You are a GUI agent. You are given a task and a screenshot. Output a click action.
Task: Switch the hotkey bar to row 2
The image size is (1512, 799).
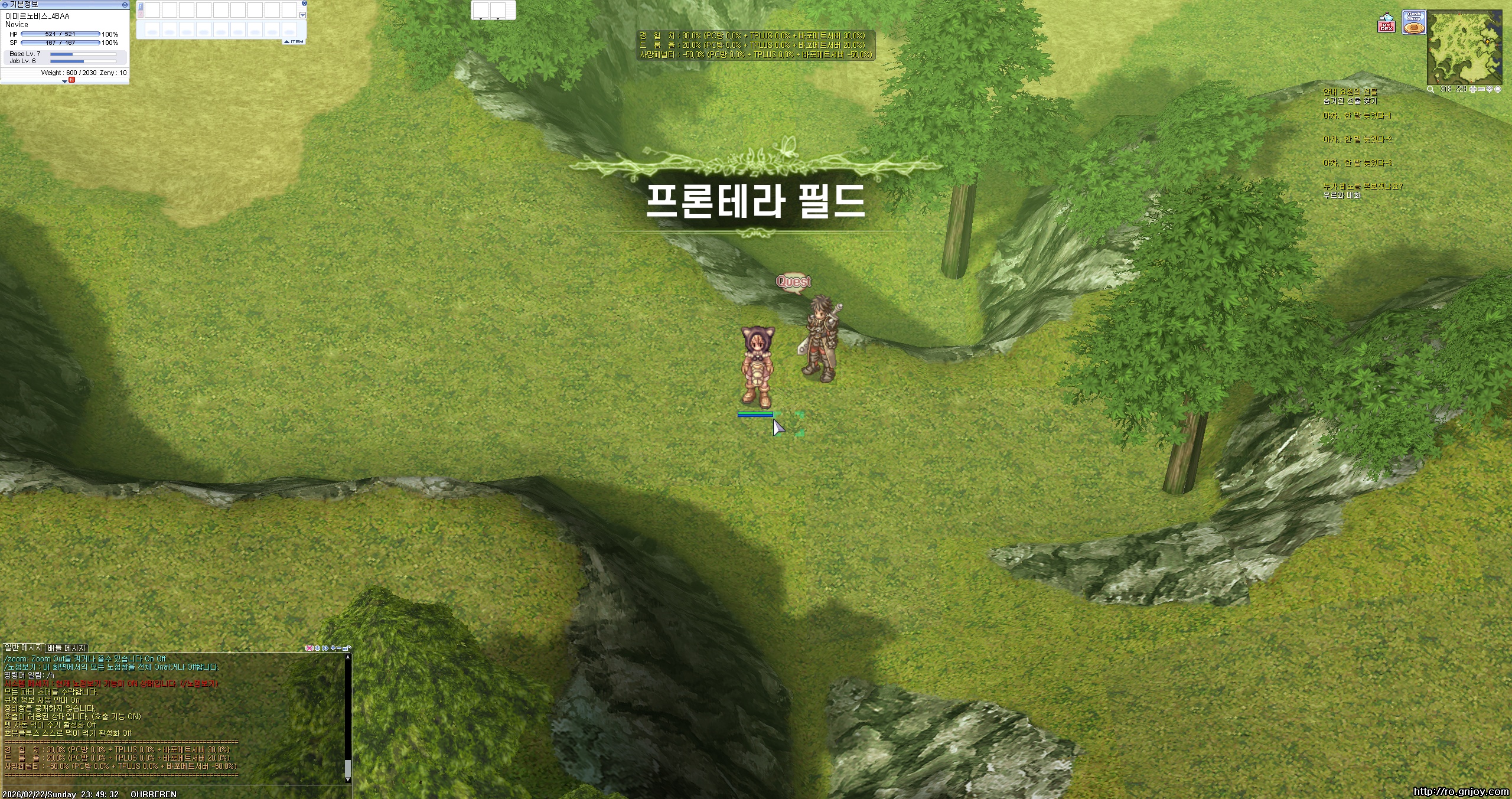(141, 13)
